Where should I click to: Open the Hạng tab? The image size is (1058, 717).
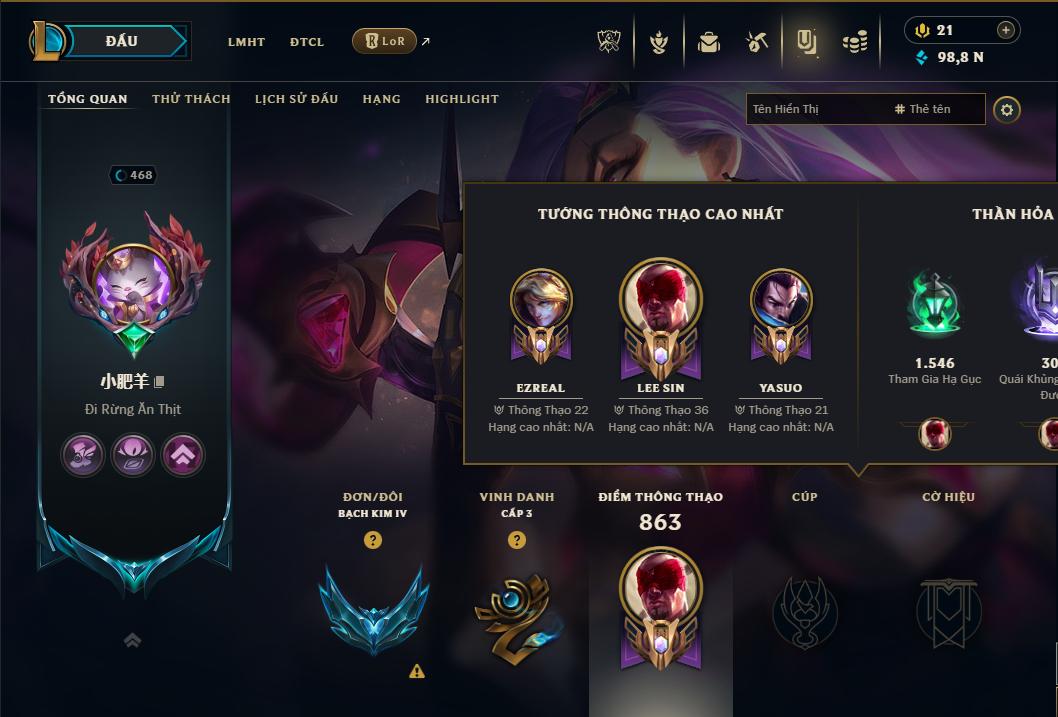[x=381, y=99]
